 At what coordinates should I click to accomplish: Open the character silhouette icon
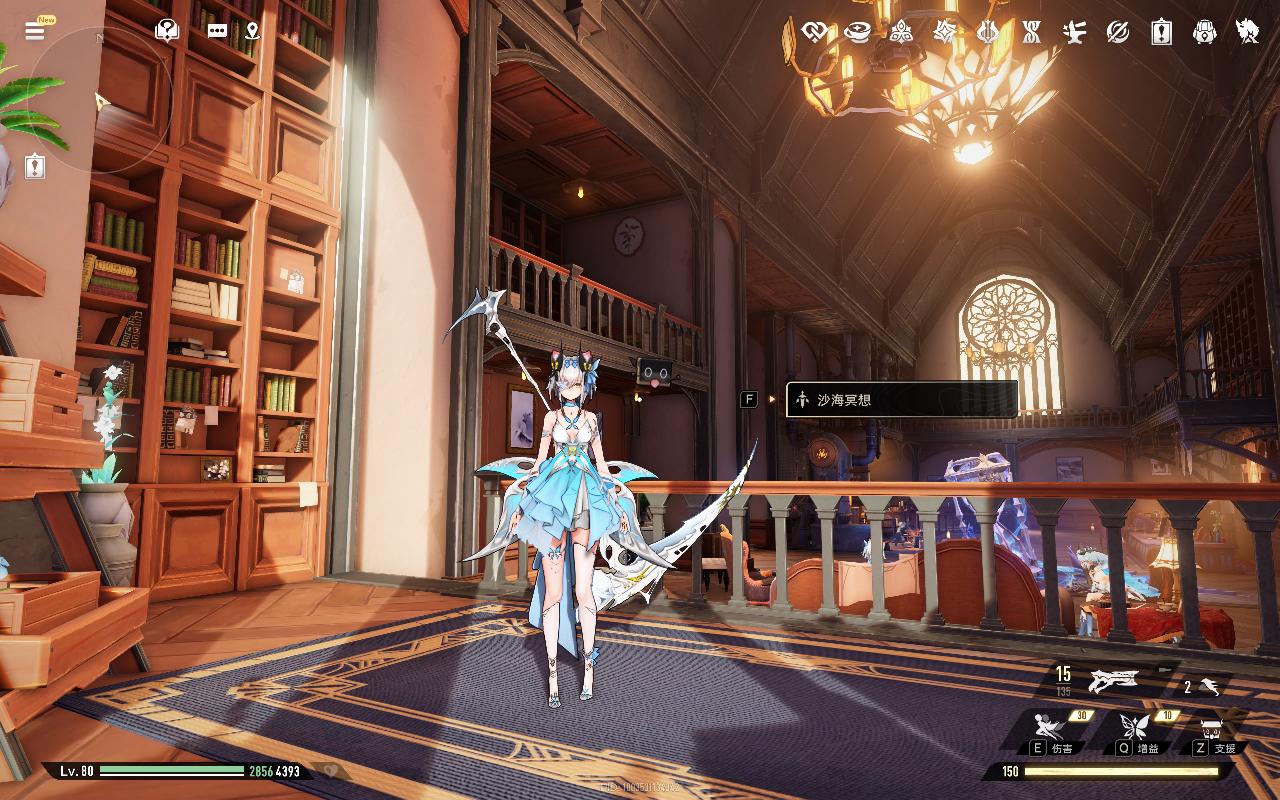pyautogui.click(x=1247, y=32)
